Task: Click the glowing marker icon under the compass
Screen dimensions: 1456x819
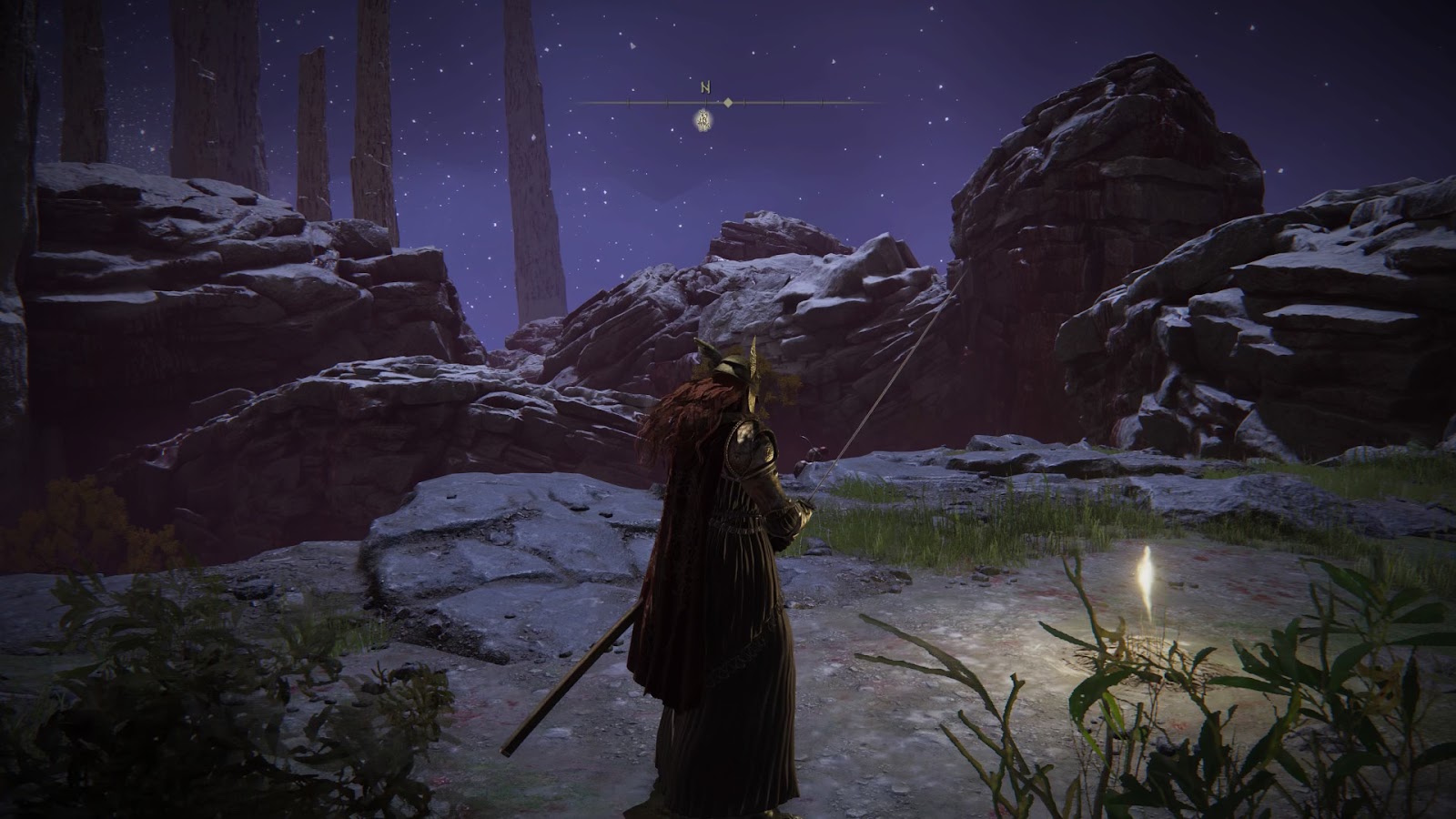Action: click(x=703, y=119)
